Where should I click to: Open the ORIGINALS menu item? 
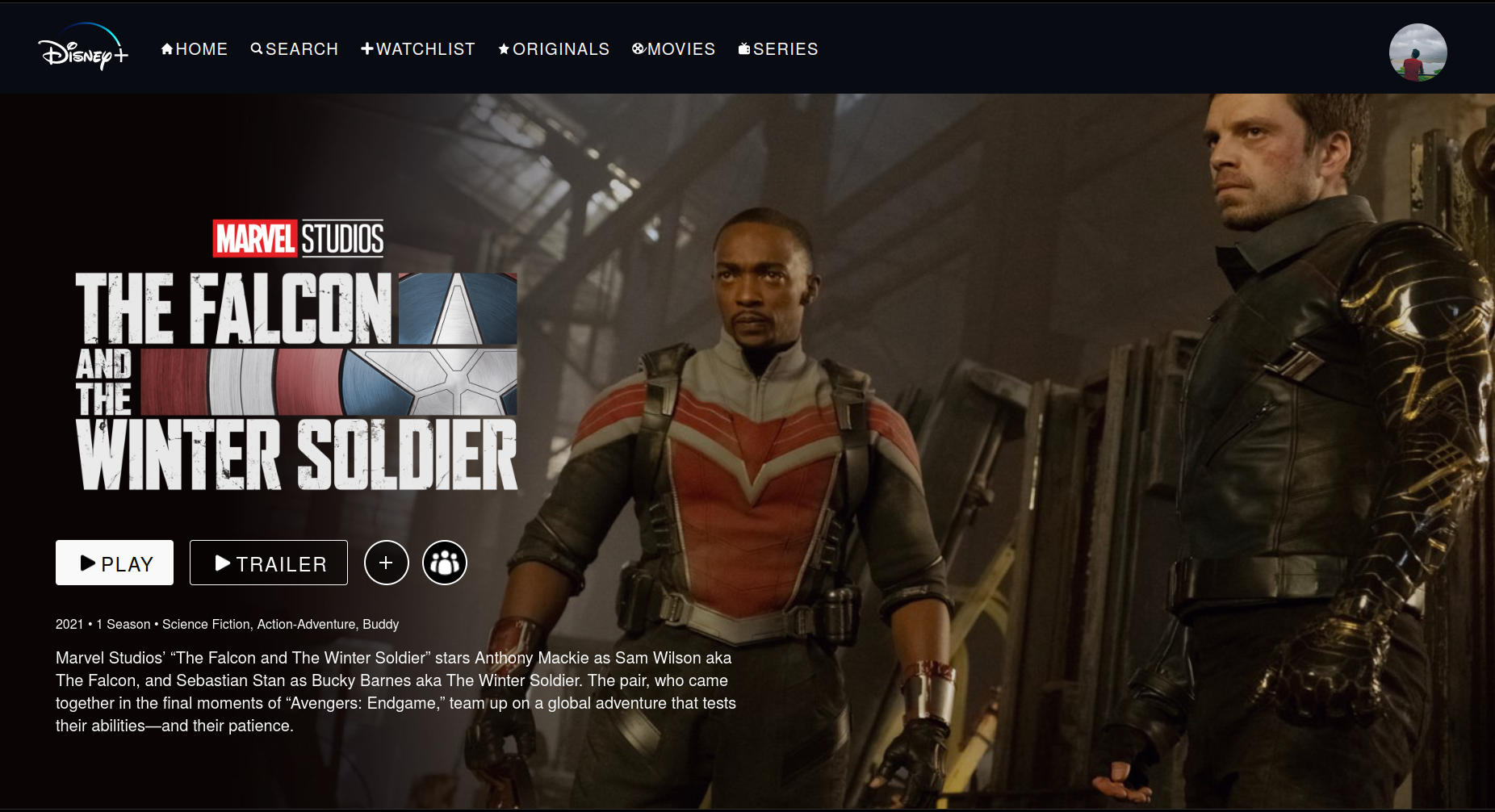[561, 48]
